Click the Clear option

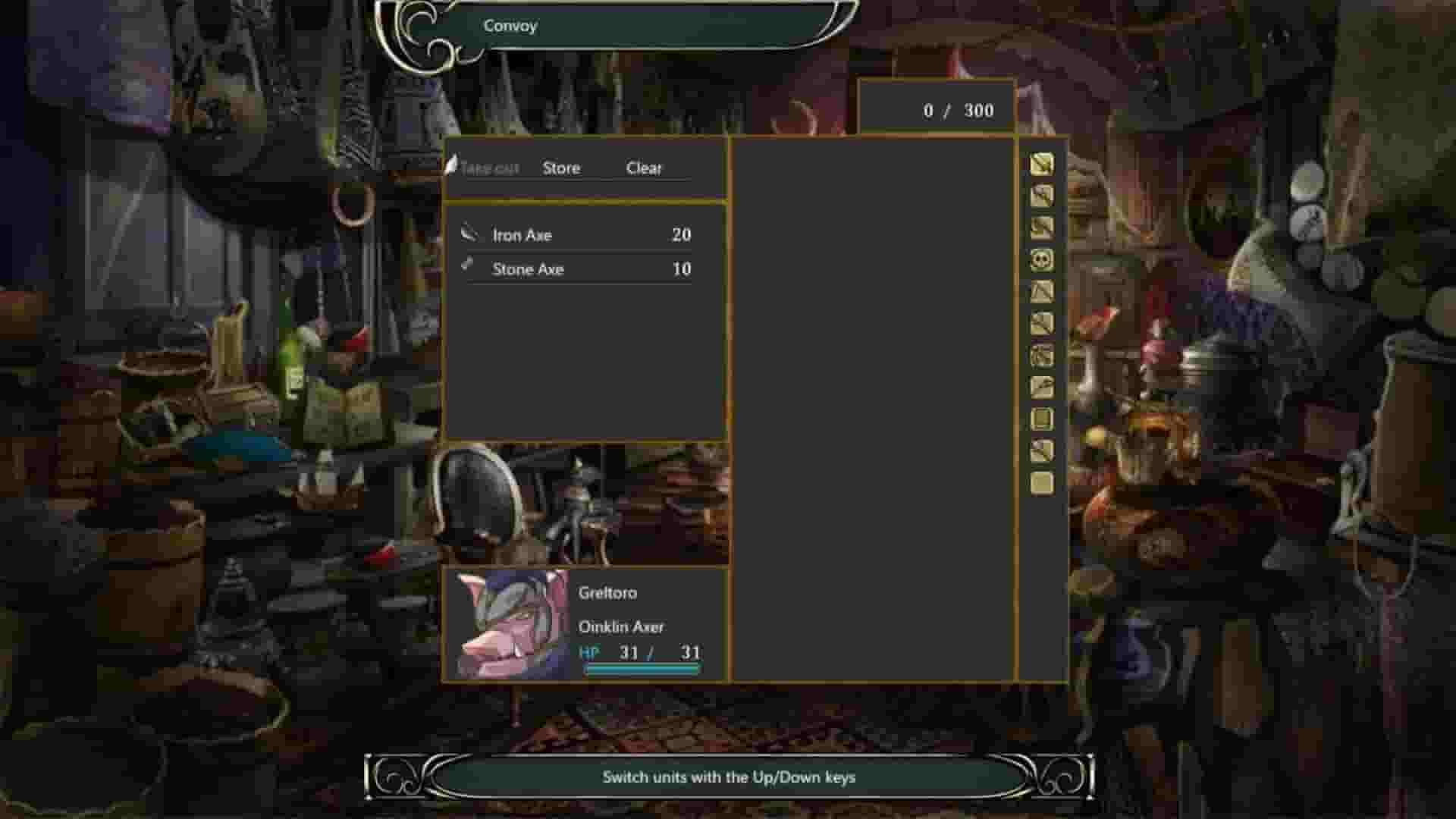point(643,168)
